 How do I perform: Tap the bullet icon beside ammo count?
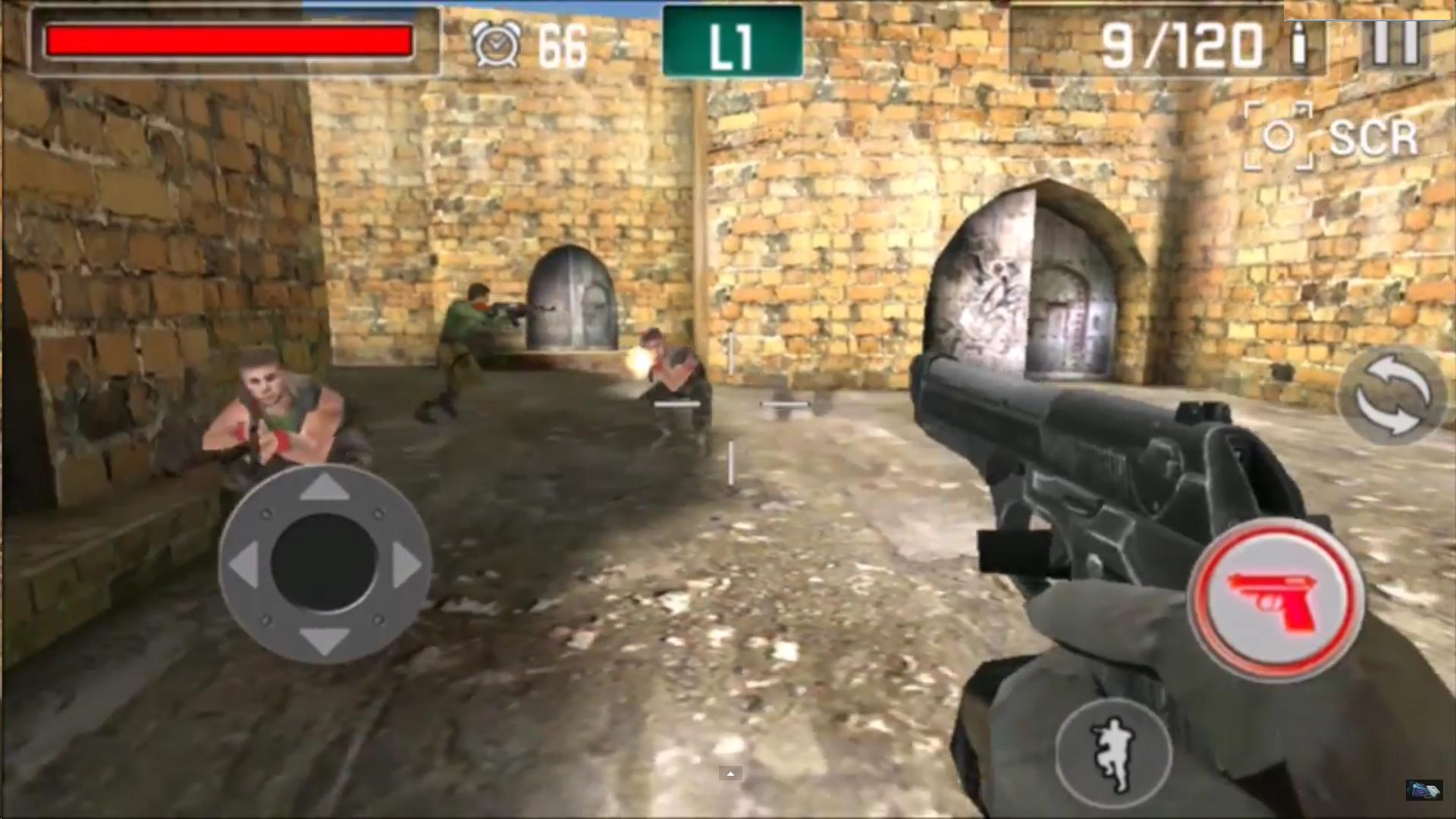tap(1300, 44)
